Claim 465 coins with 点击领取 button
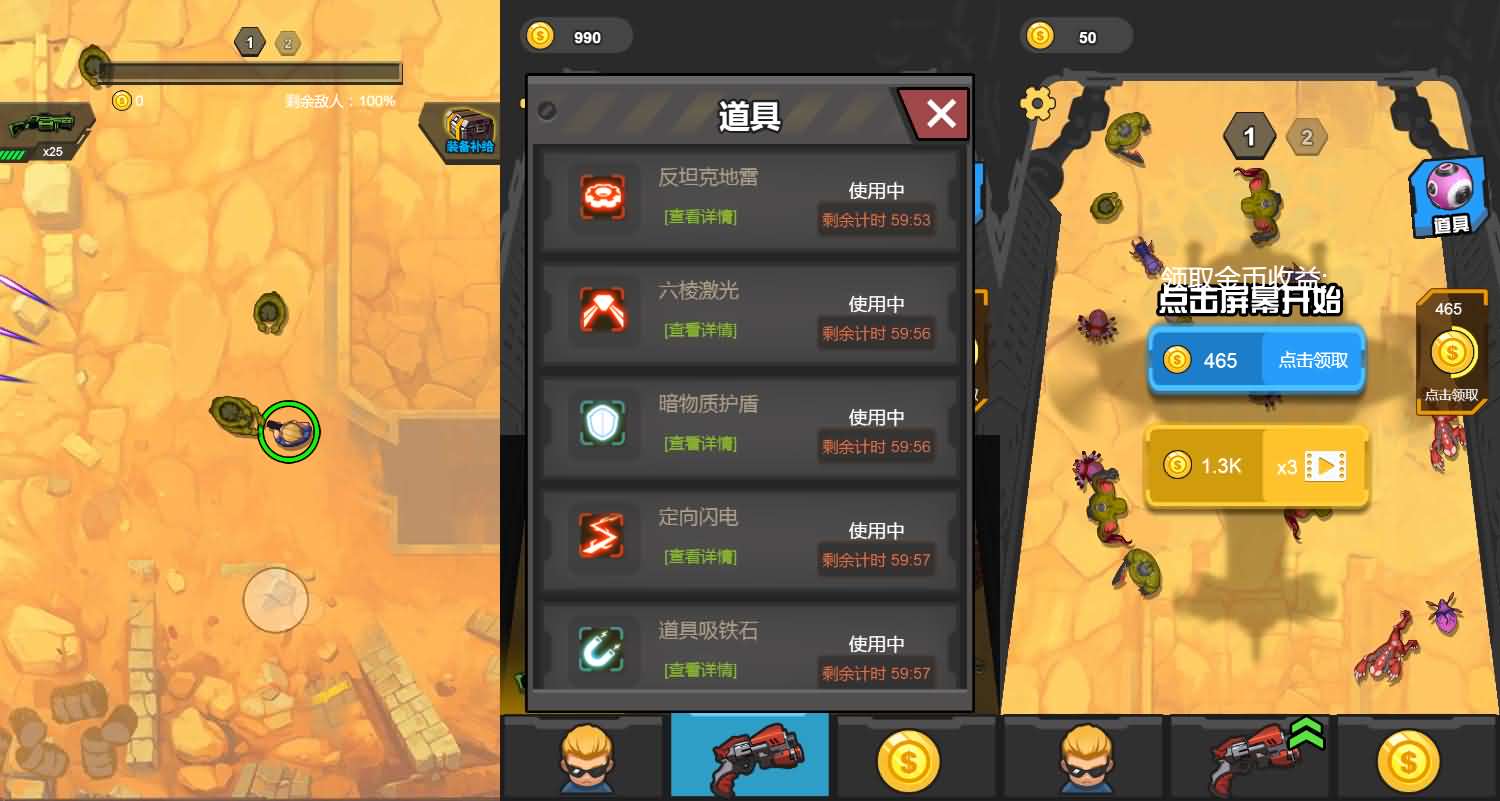 click(1311, 360)
